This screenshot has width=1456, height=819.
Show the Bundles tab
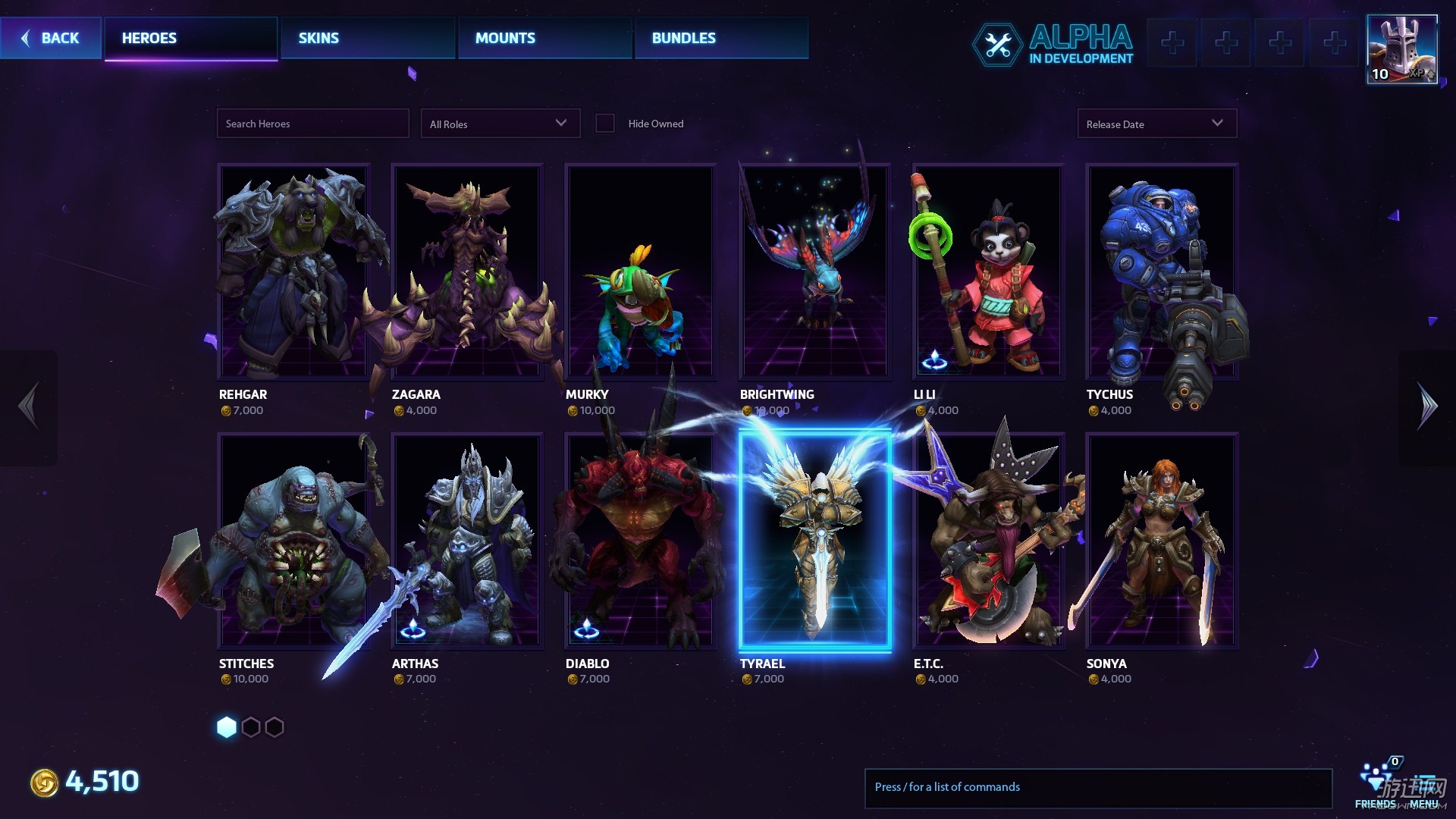(x=721, y=38)
